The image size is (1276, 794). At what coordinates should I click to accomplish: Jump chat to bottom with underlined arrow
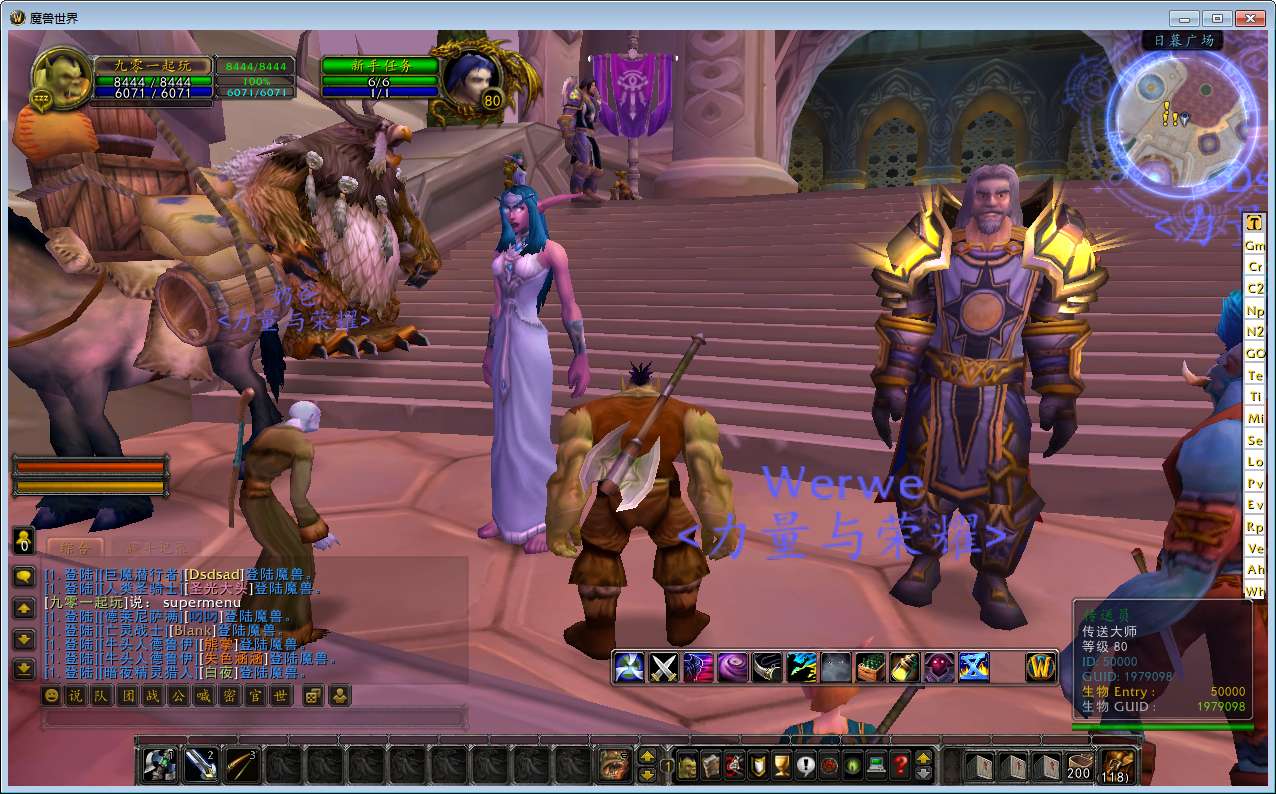[24, 668]
